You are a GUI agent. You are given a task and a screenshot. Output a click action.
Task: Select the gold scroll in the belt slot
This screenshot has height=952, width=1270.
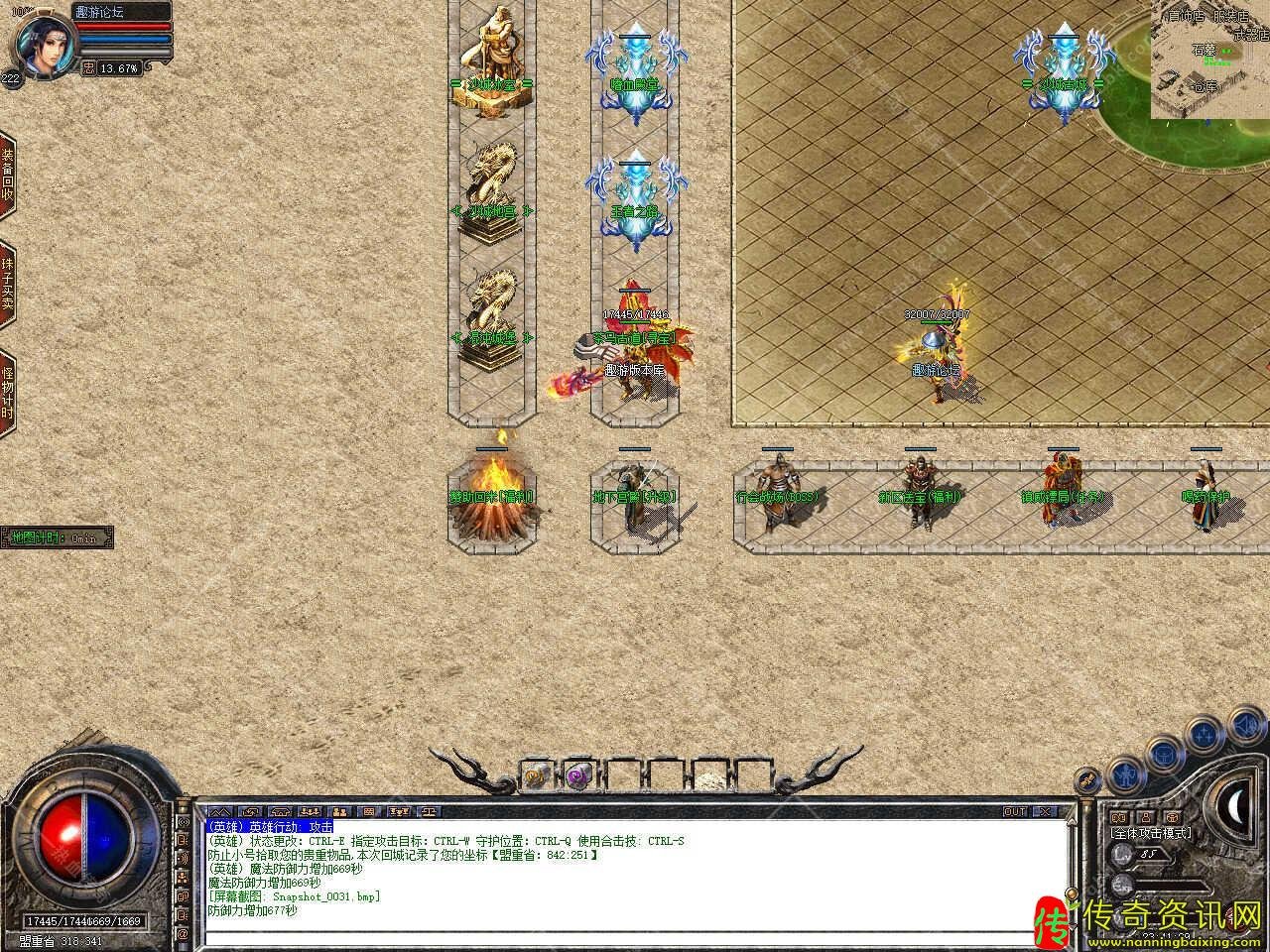pos(535,776)
